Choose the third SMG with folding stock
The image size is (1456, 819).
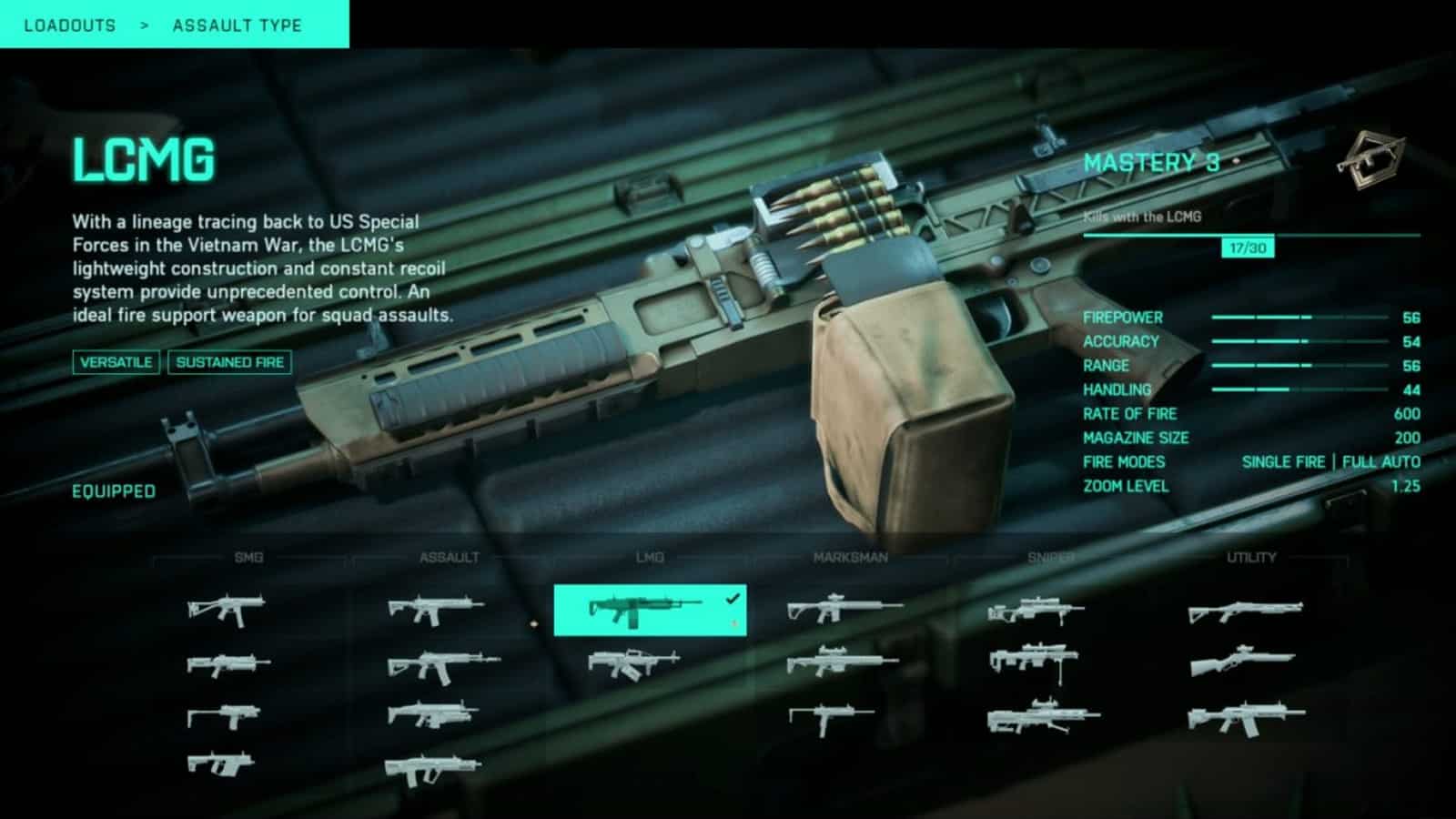click(x=224, y=717)
